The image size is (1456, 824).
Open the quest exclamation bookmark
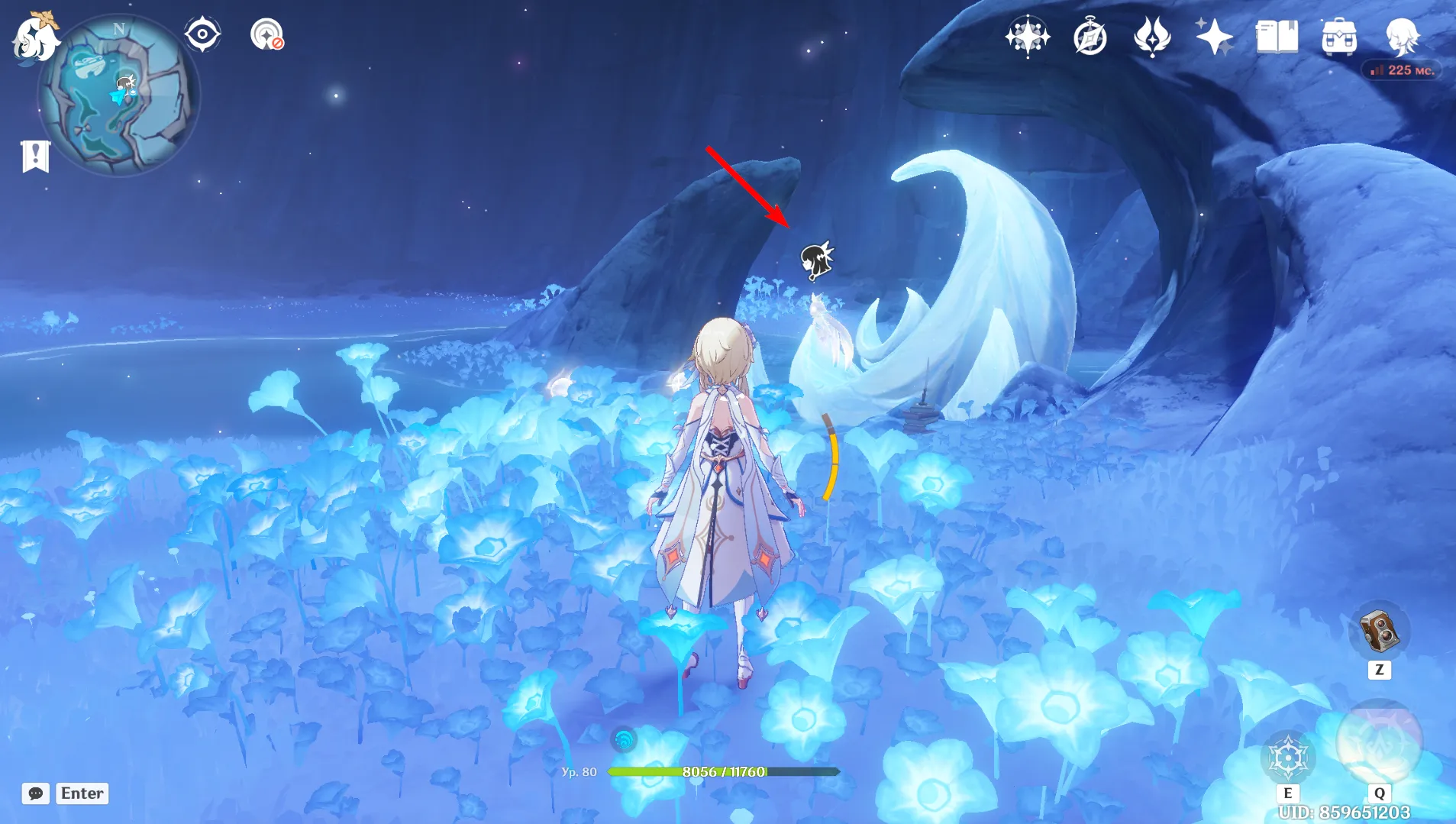(x=35, y=157)
